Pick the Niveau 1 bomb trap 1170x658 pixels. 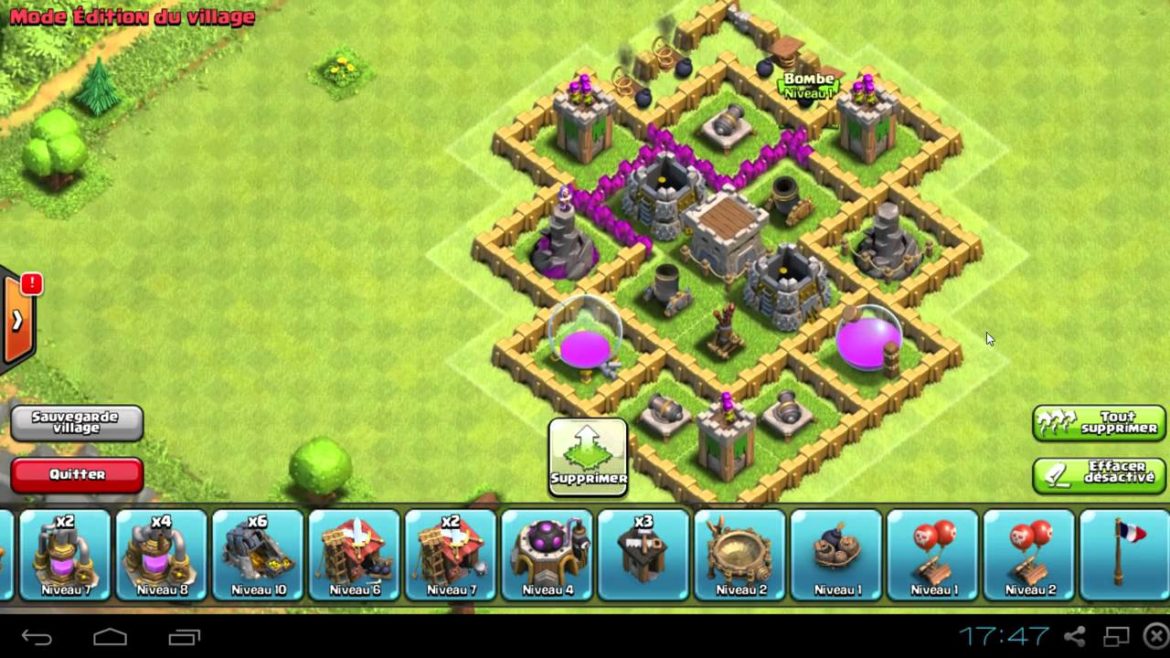click(x=836, y=555)
